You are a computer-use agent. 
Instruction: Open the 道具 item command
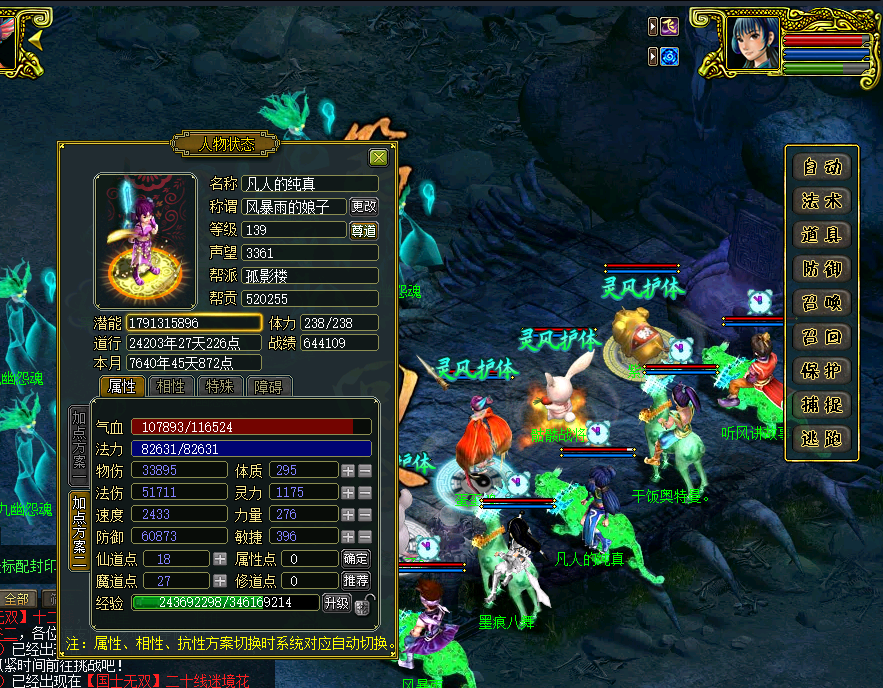tap(821, 235)
